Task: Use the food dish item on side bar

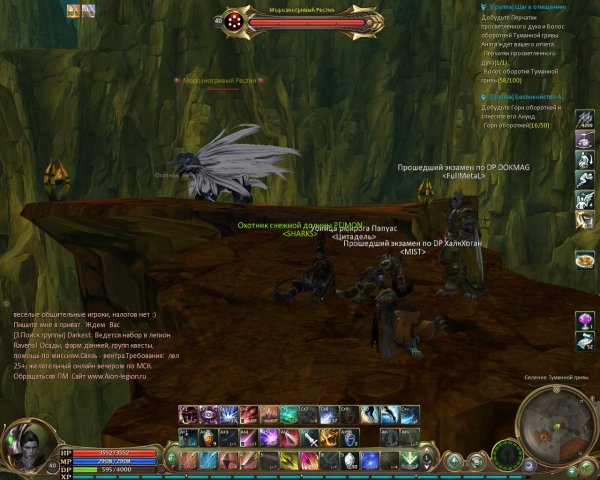Action: [x=585, y=260]
